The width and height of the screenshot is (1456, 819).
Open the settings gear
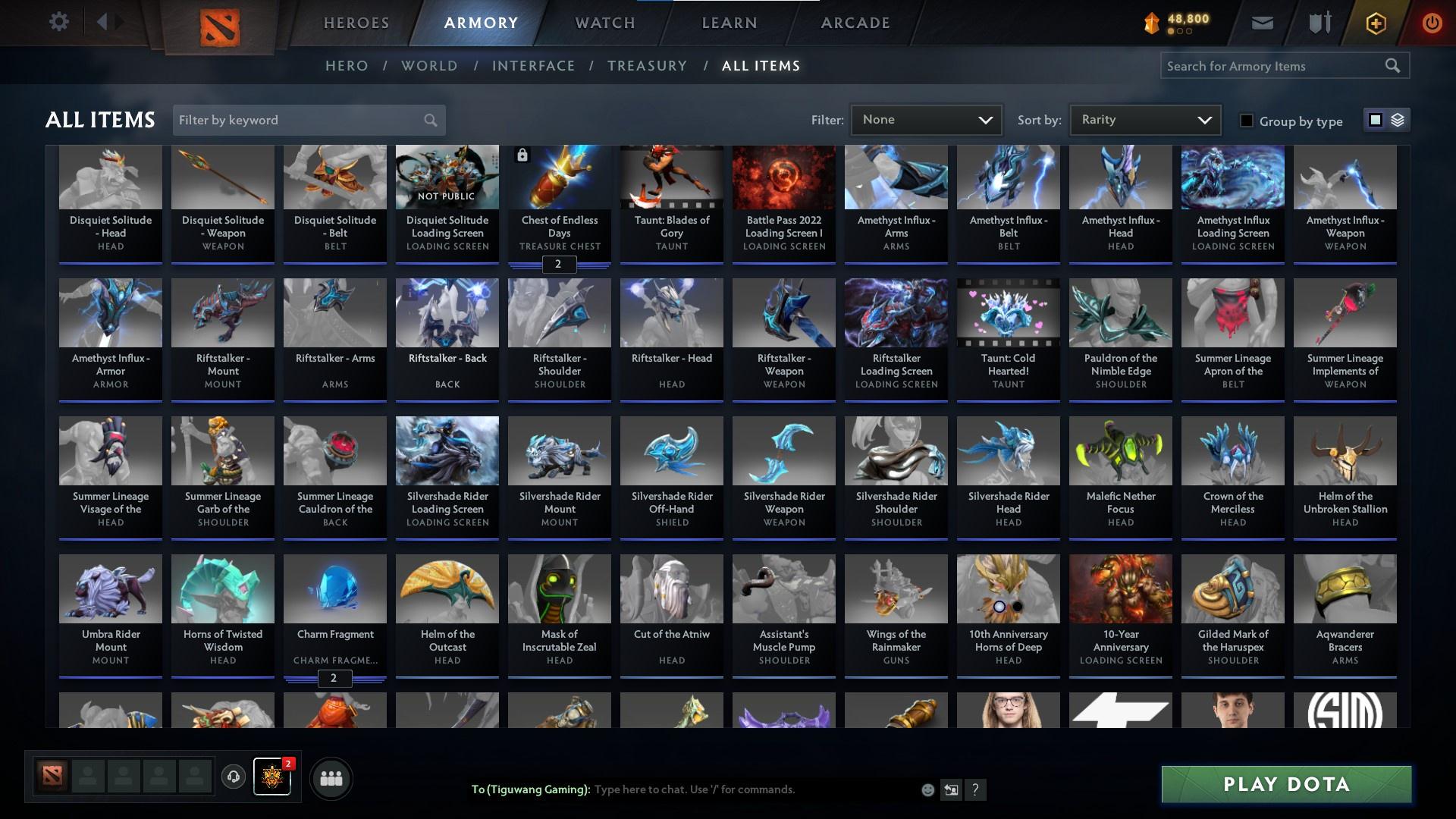coord(59,21)
